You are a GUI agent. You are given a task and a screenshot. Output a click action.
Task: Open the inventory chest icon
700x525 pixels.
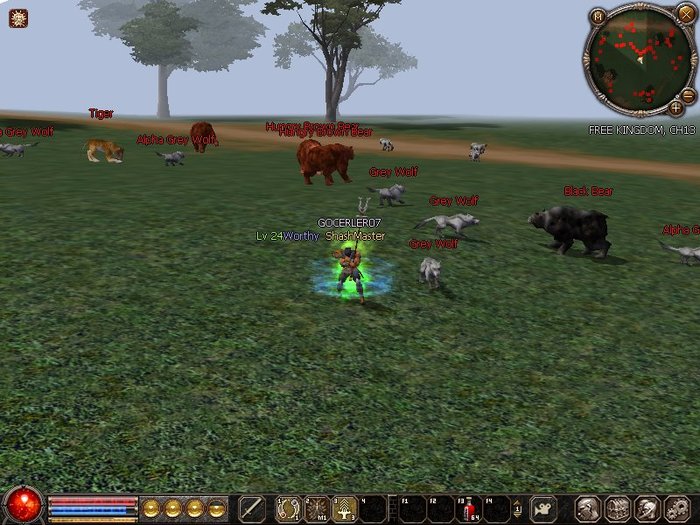pyautogui.click(x=618, y=509)
